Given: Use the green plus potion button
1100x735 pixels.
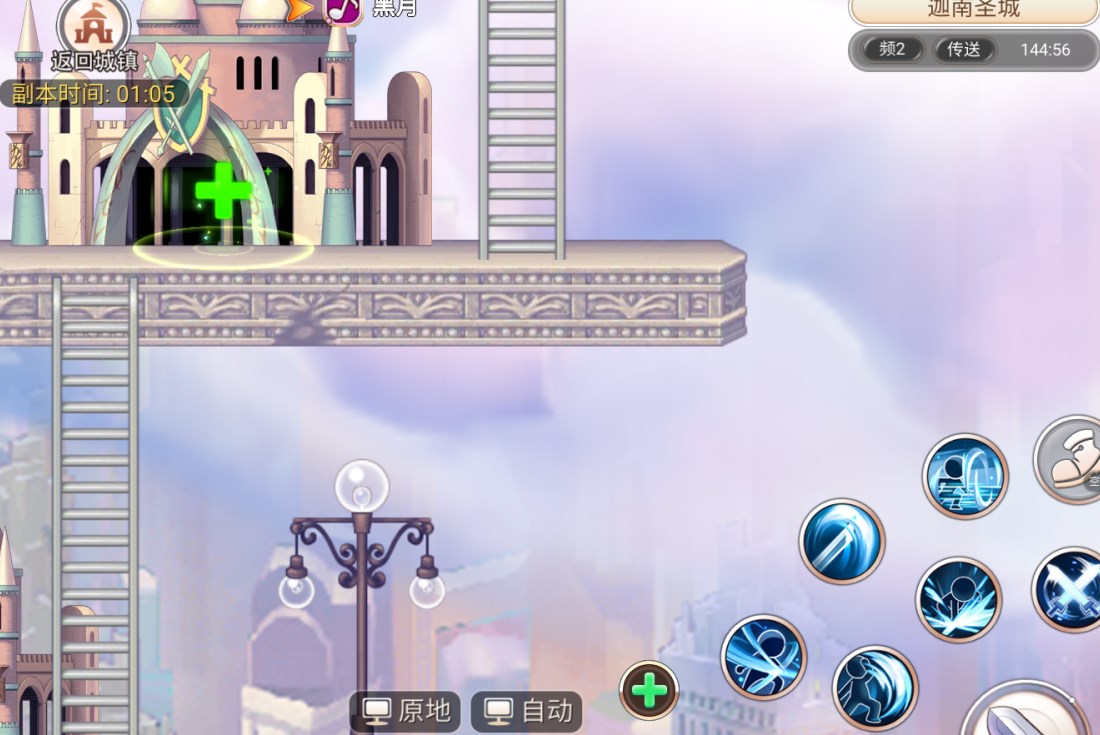Looking at the screenshot, I should [x=649, y=690].
